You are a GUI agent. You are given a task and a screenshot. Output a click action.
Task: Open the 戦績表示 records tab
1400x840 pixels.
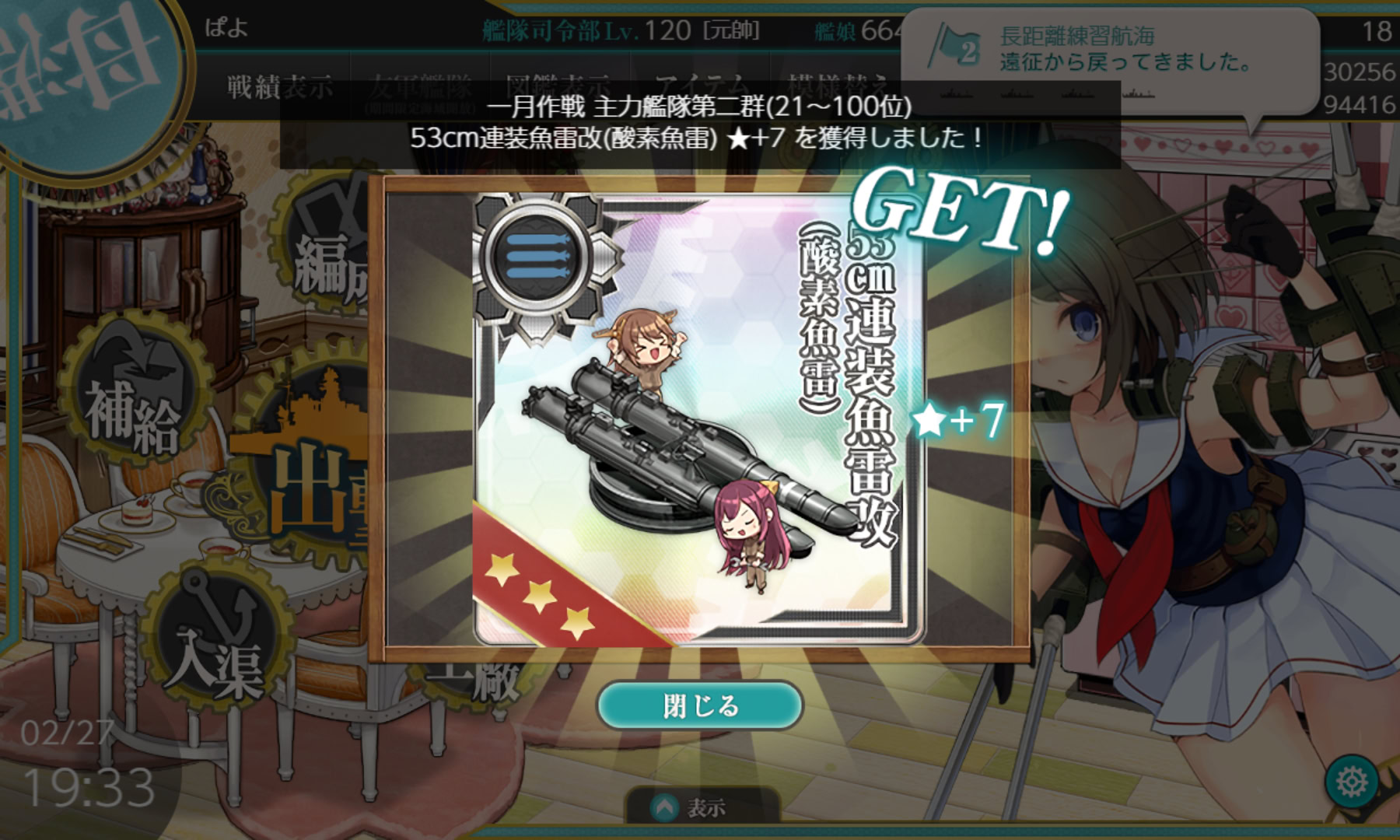[280, 86]
